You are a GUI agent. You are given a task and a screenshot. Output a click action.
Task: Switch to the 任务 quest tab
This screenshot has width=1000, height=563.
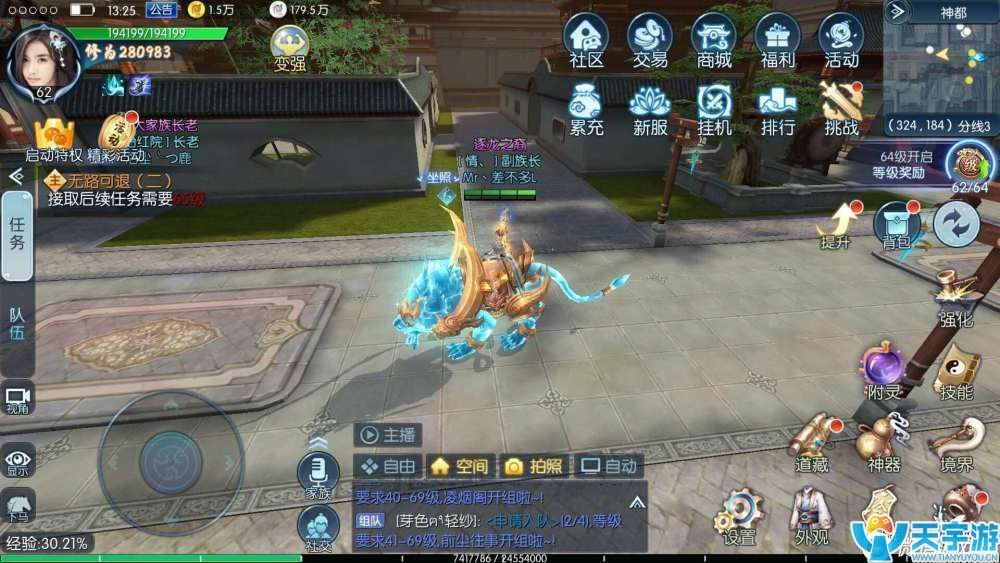(17, 236)
